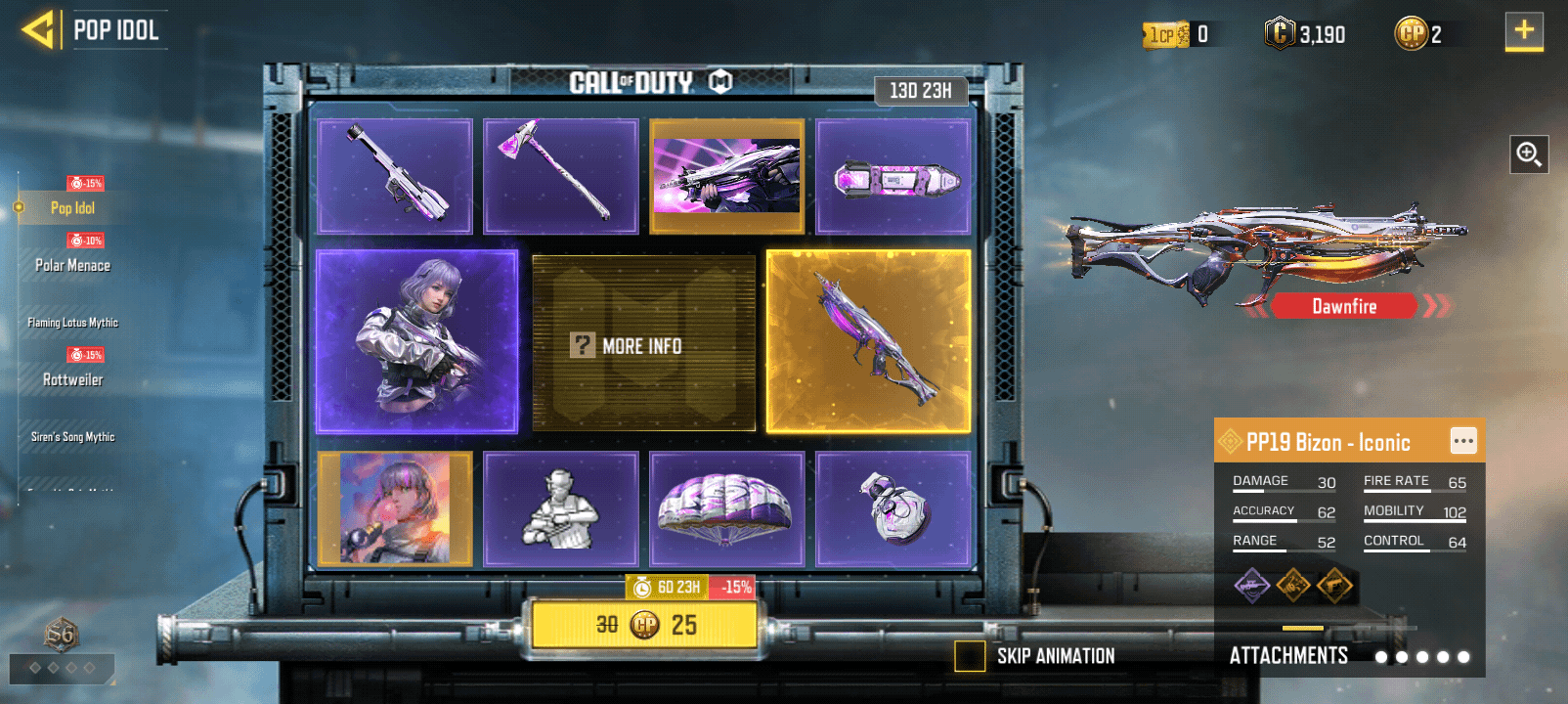
Task: Add CP with the plus button
Action: click(x=1523, y=31)
